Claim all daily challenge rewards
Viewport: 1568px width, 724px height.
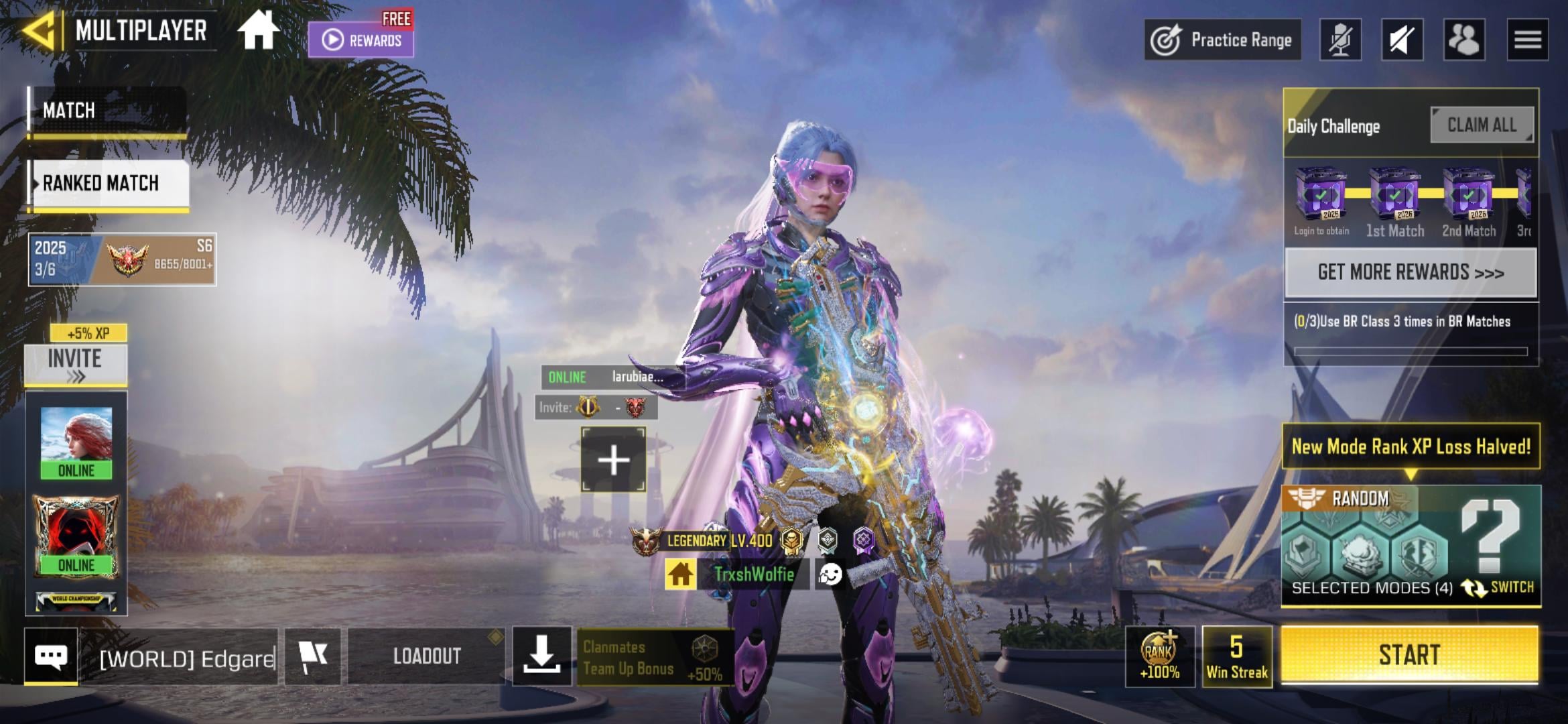pyautogui.click(x=1482, y=125)
